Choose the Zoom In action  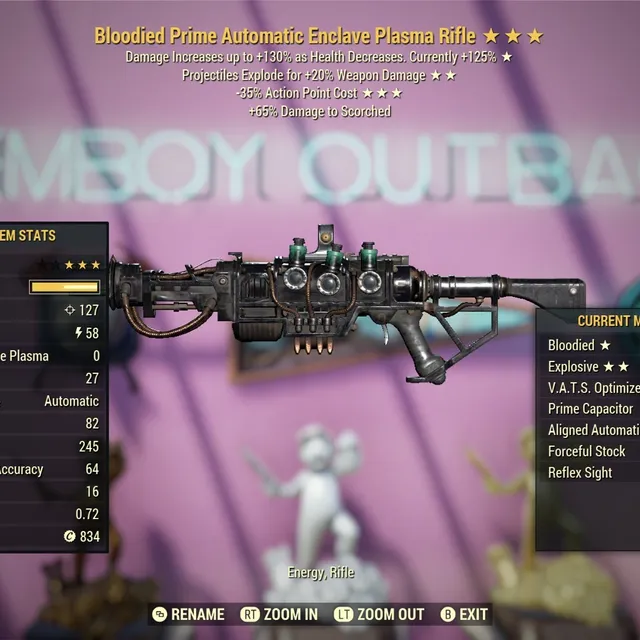pyautogui.click(x=280, y=614)
